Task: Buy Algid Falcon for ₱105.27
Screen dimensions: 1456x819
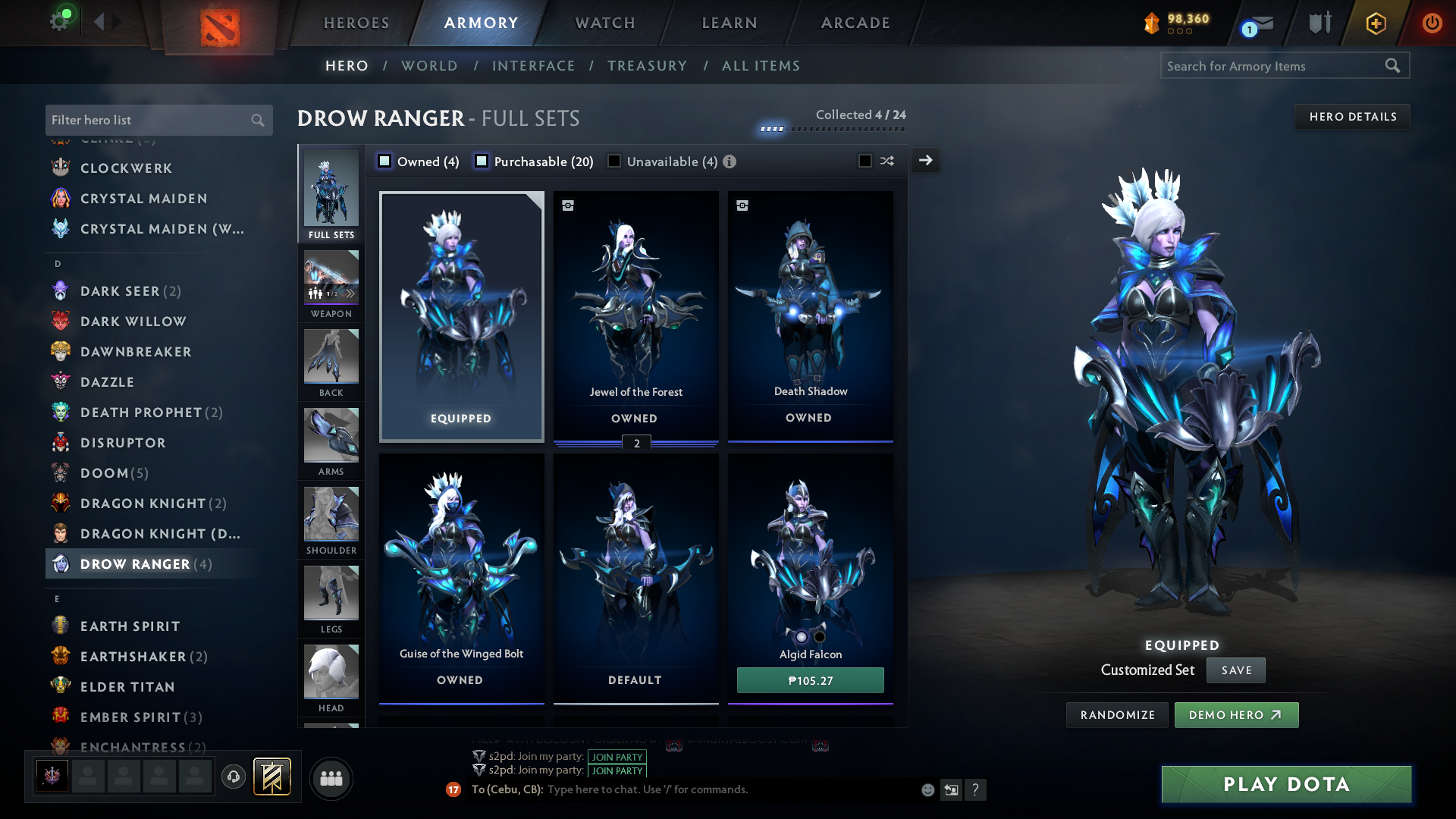Action: [810, 680]
